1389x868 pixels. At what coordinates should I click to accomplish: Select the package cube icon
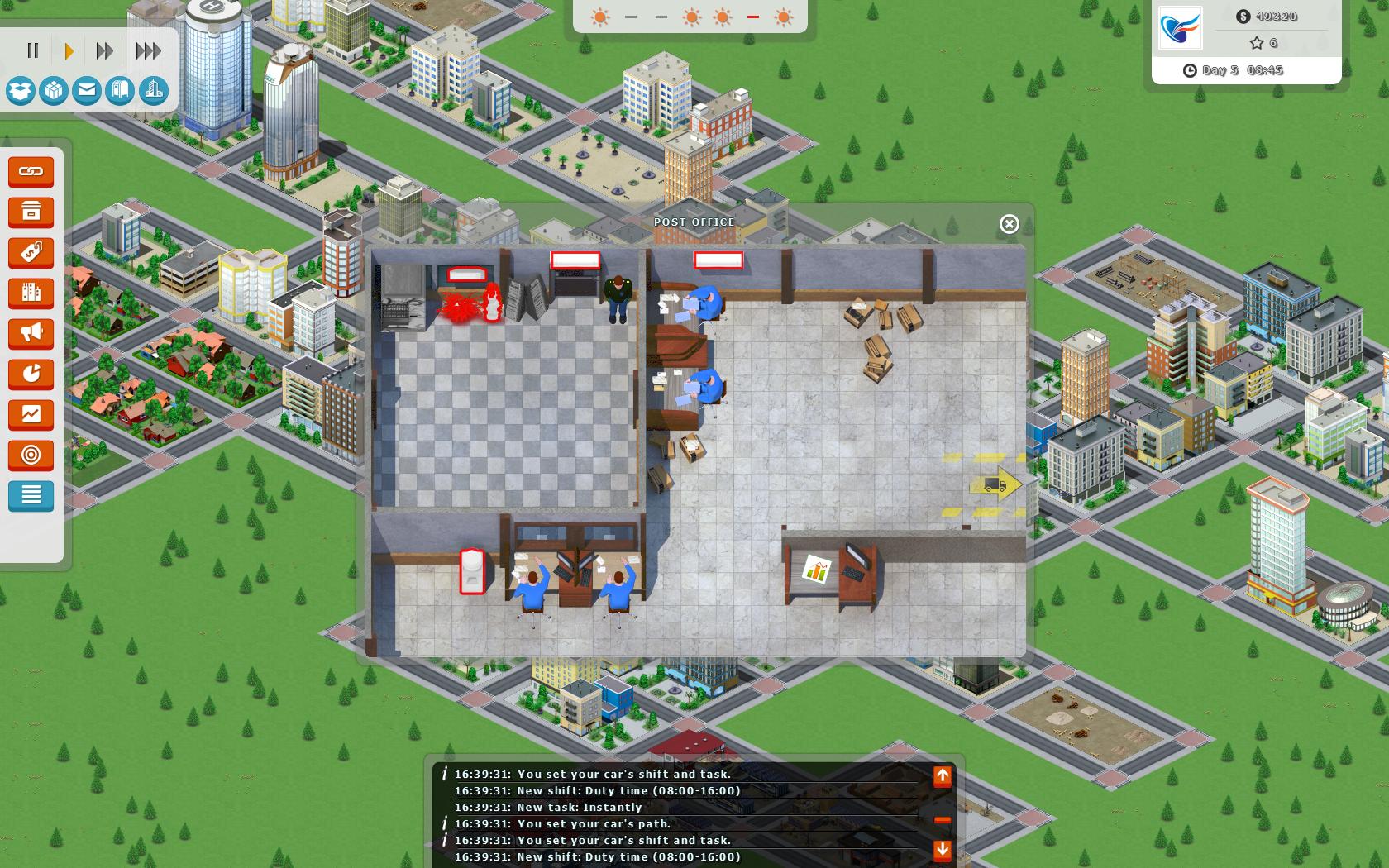click(52, 93)
